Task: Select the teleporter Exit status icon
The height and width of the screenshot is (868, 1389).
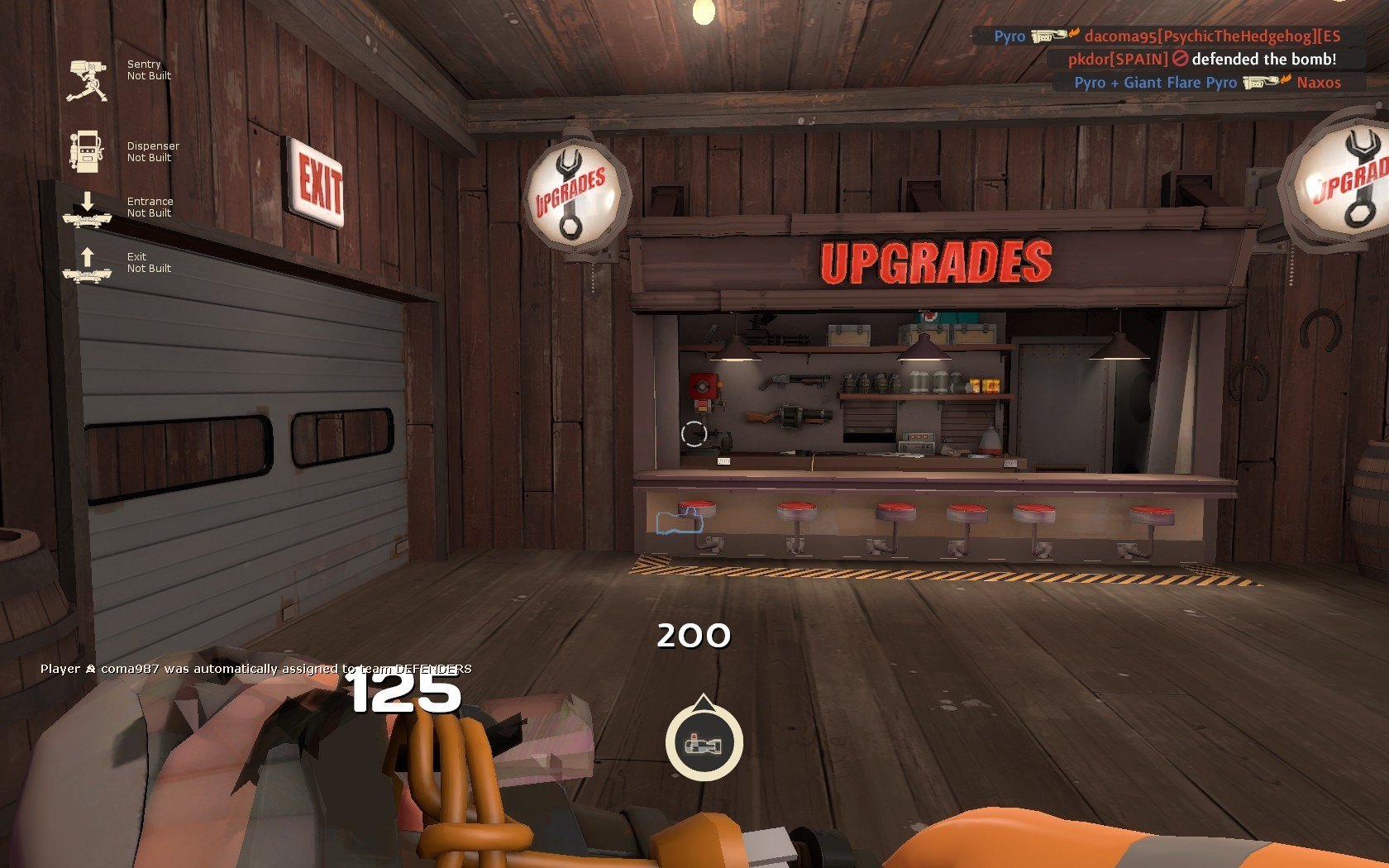Action: coord(87,264)
